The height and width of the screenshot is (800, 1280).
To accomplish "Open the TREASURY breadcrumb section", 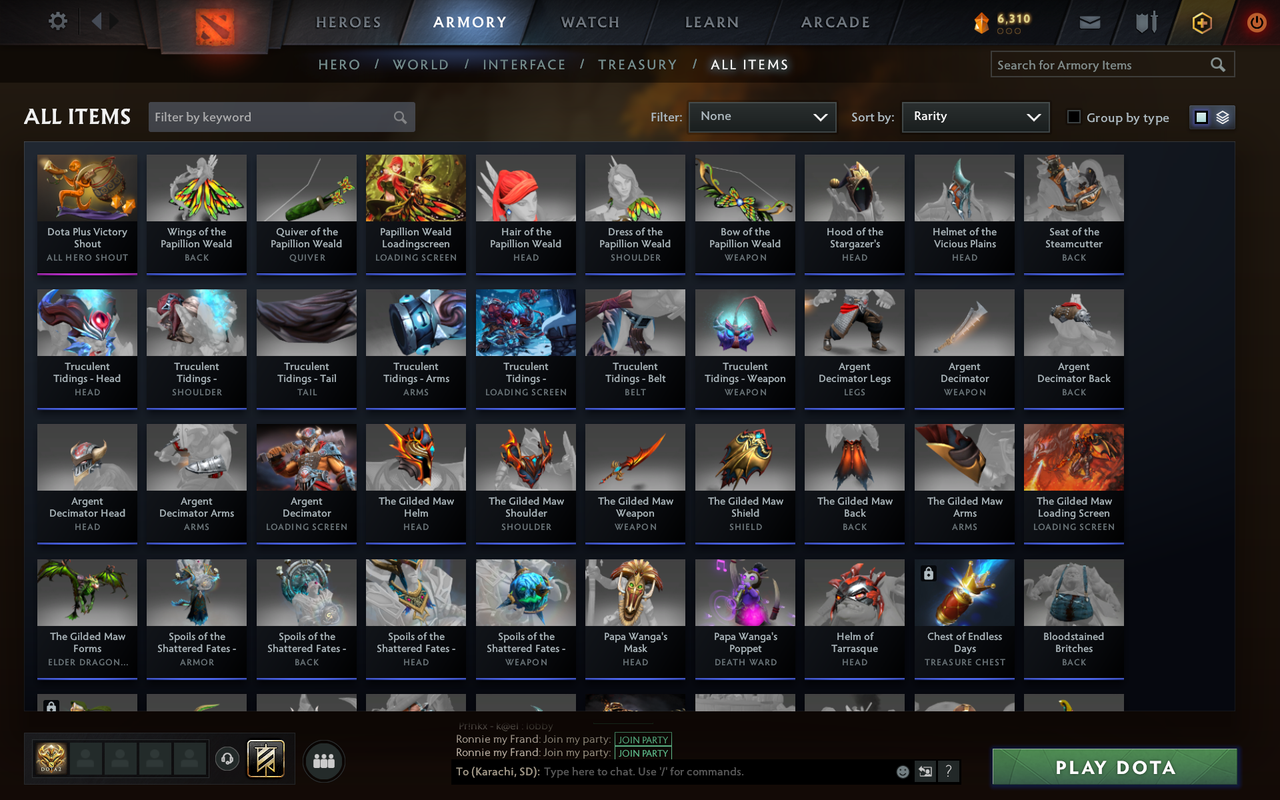I will (x=637, y=64).
